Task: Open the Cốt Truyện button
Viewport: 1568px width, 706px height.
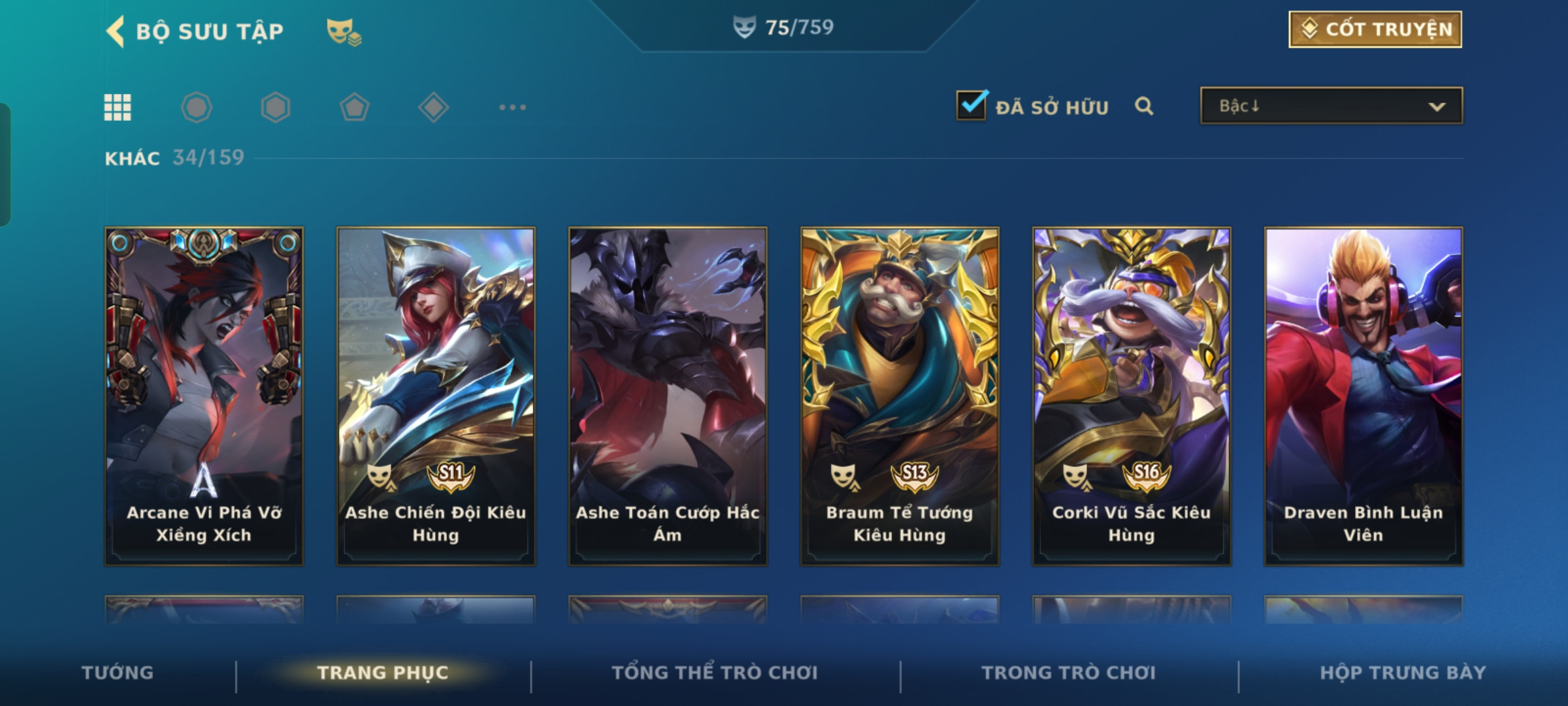Action: pyautogui.click(x=1375, y=29)
